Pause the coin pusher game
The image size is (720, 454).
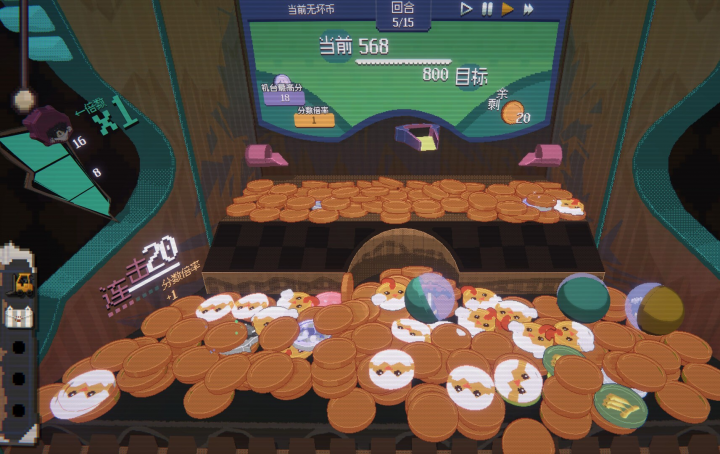click(x=487, y=9)
